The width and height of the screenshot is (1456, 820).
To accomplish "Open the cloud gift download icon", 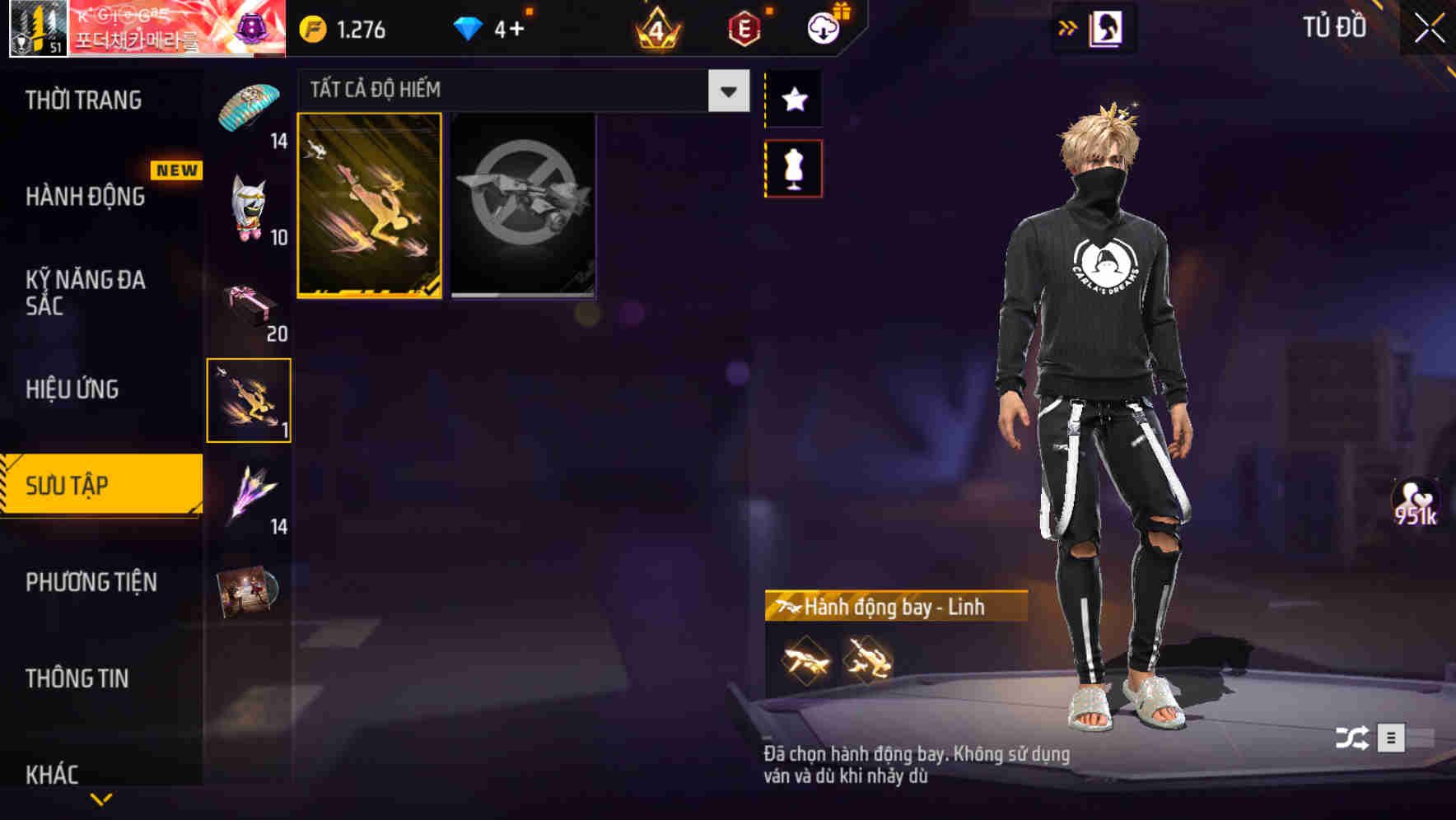I will 823,27.
